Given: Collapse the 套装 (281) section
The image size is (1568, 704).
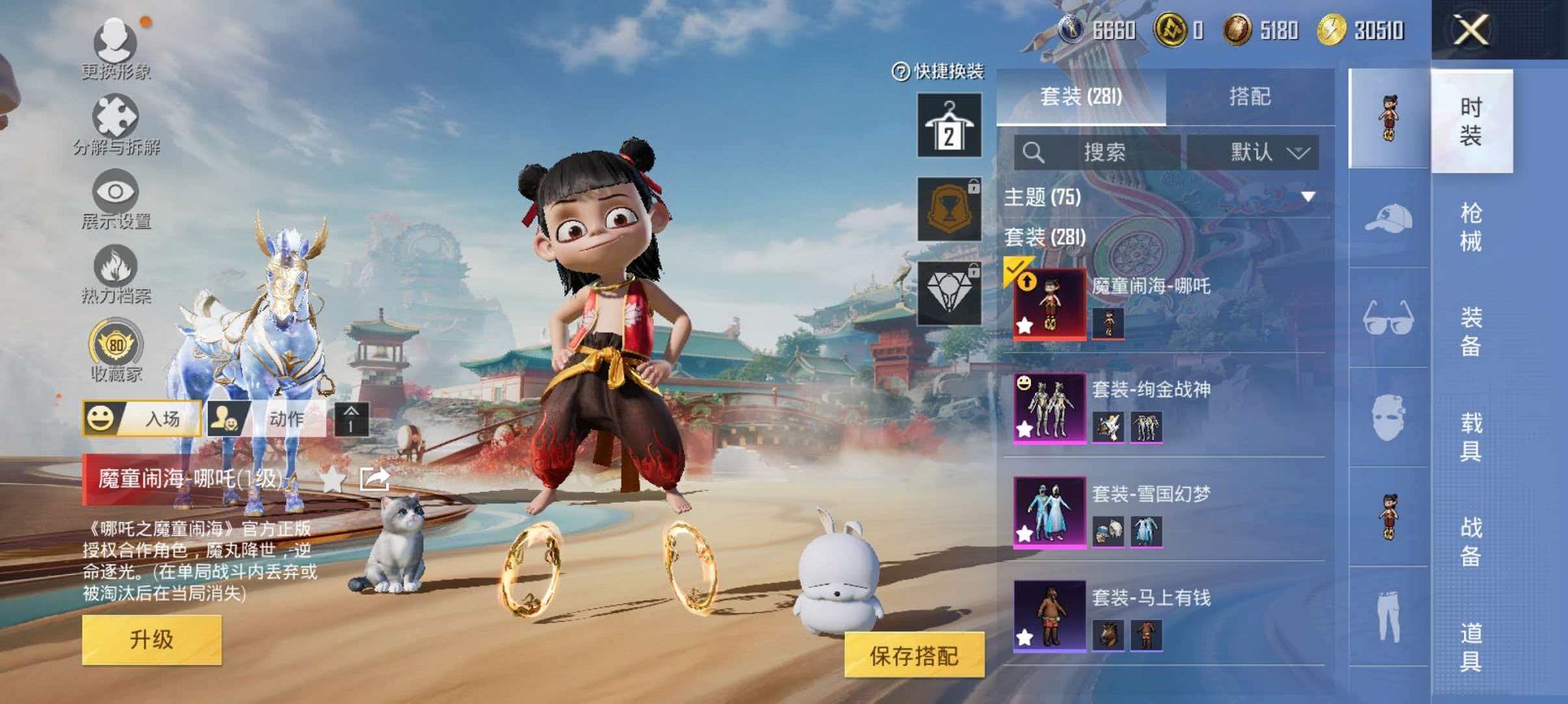Looking at the screenshot, I should (1044, 238).
